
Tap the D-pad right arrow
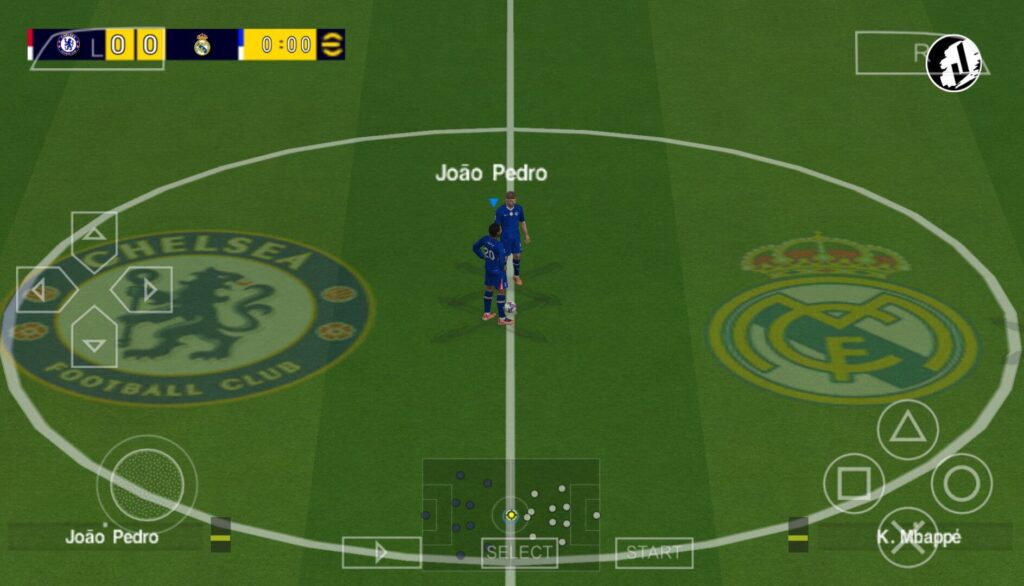[x=146, y=290]
